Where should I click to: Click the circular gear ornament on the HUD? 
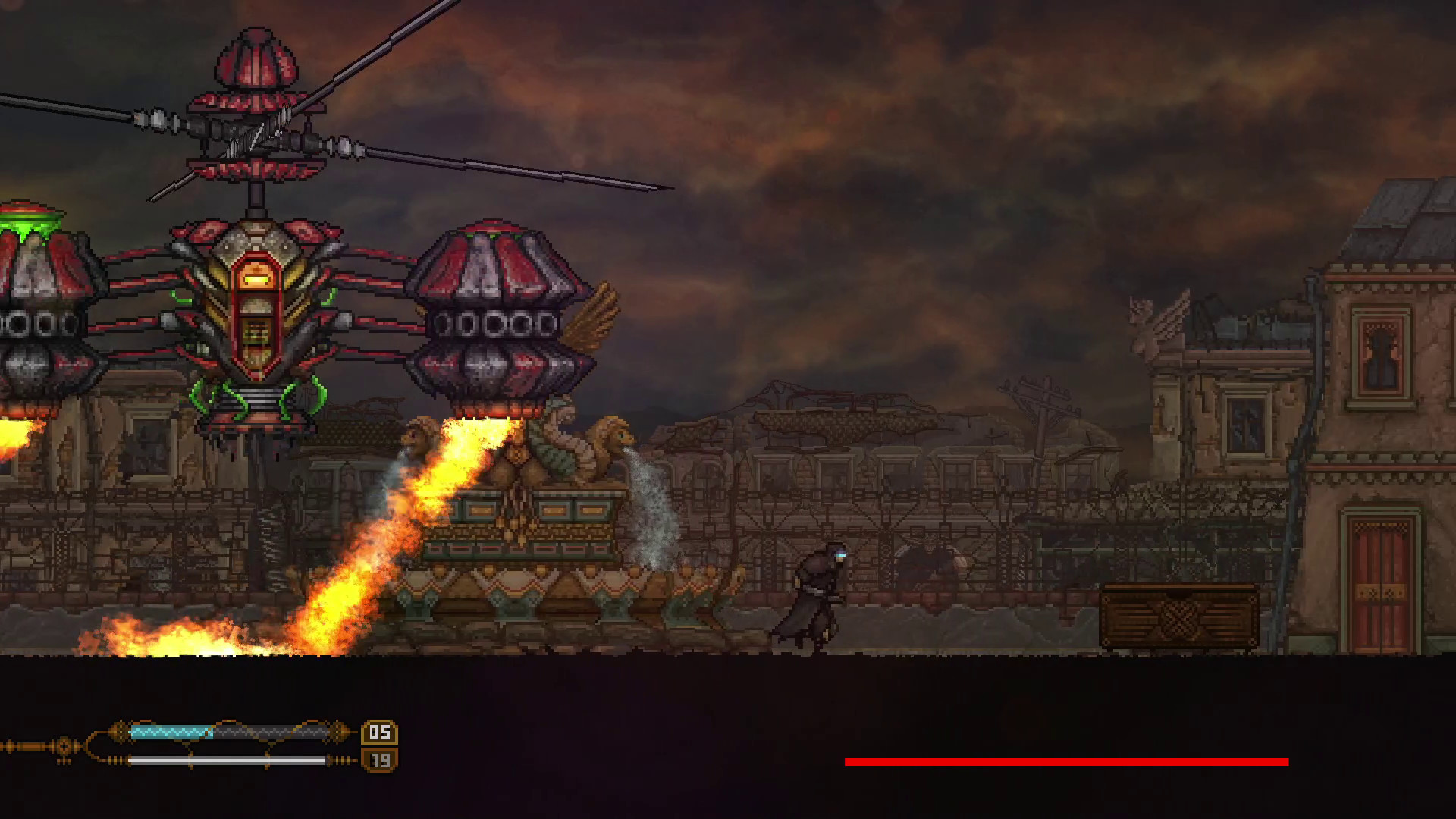[65, 747]
